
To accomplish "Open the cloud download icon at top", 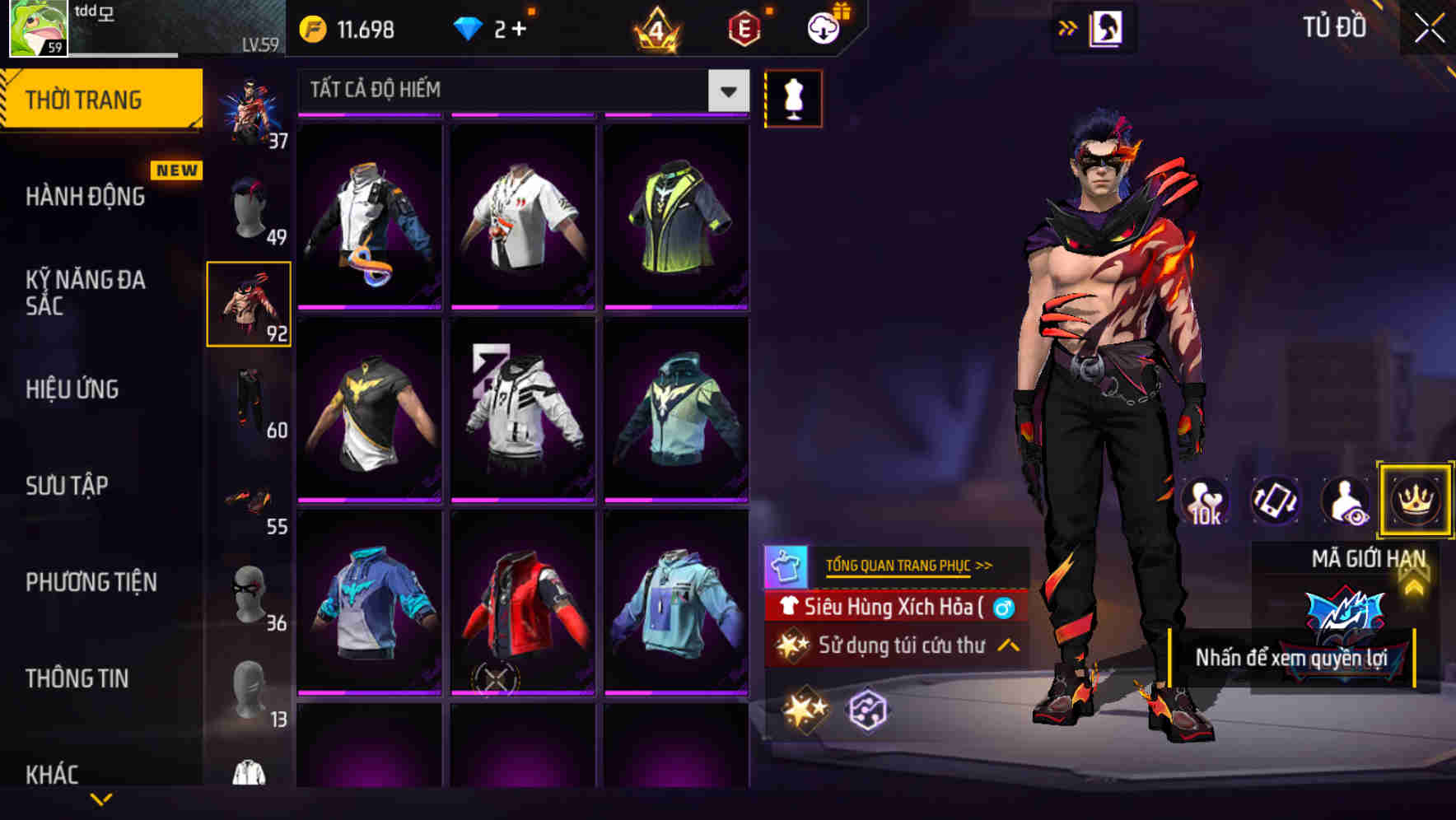I will [x=823, y=27].
